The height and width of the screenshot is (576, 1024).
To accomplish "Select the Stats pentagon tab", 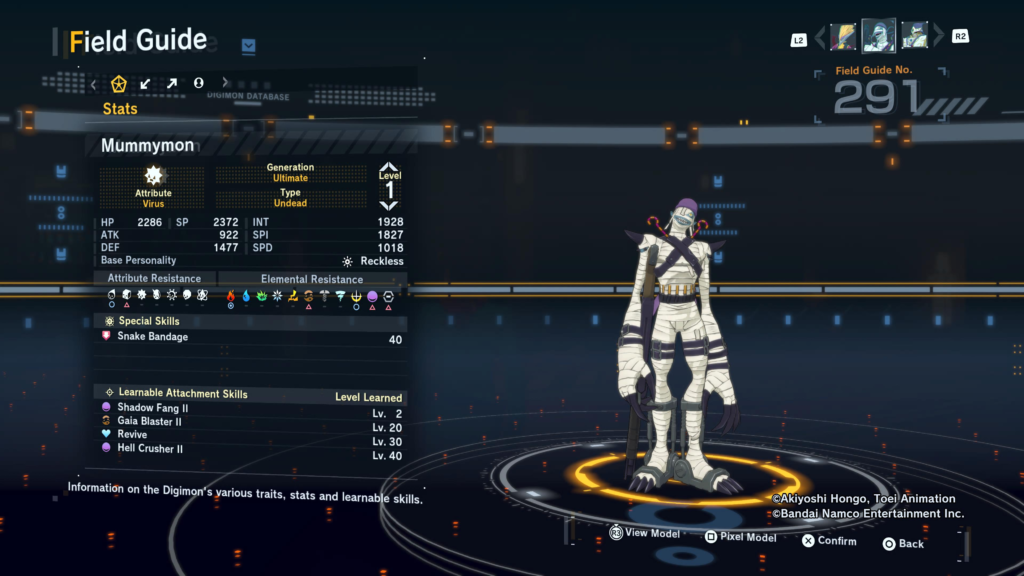I will tap(119, 84).
